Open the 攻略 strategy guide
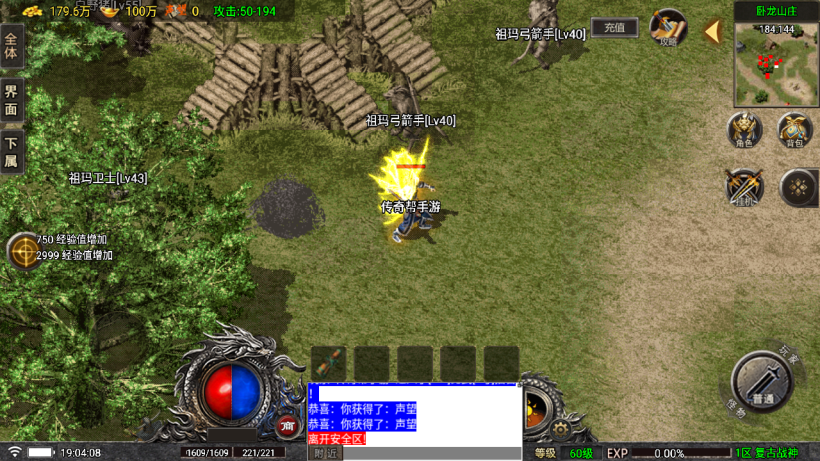Image resolution: width=820 pixels, height=461 pixels. 667,28
